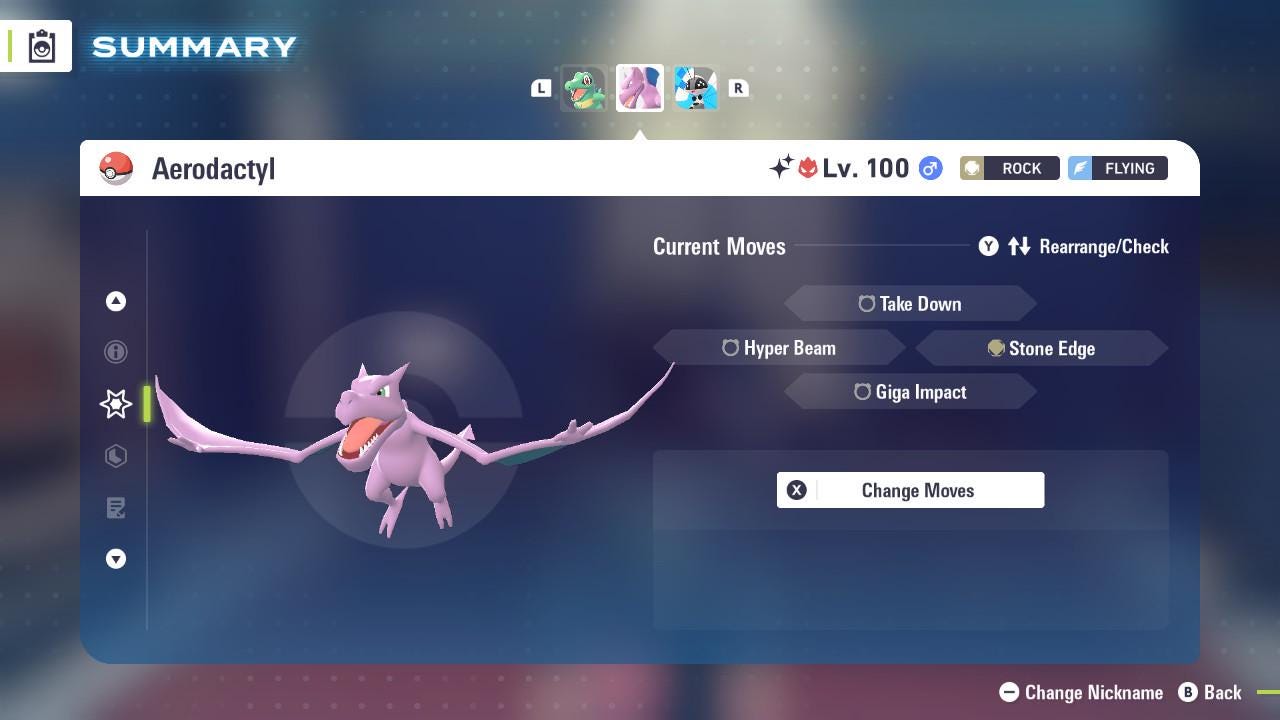This screenshot has height=720, width=1280.
Task: Click the green page position indicator
Action: pos(146,404)
